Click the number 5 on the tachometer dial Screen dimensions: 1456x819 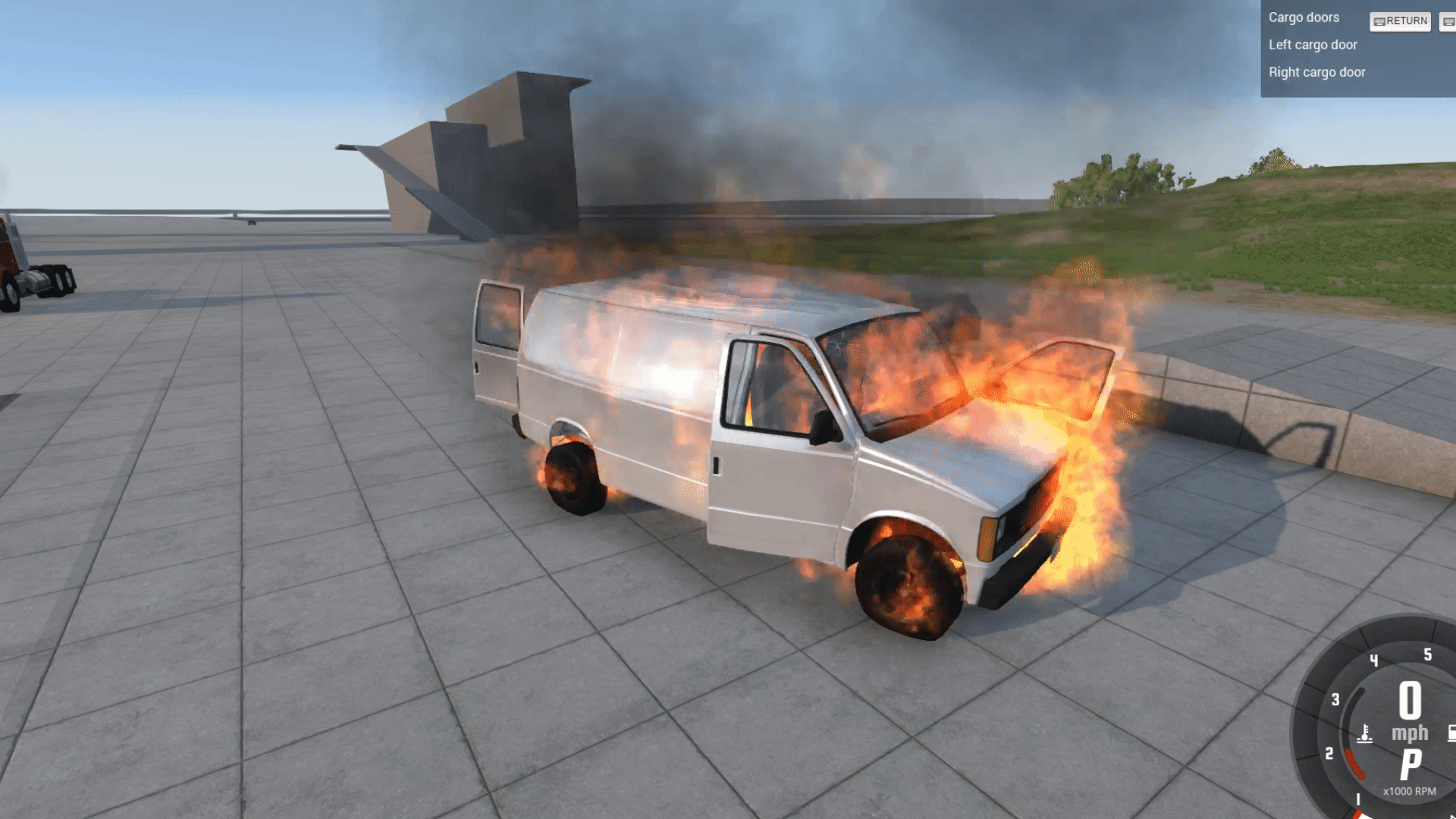click(x=1427, y=654)
